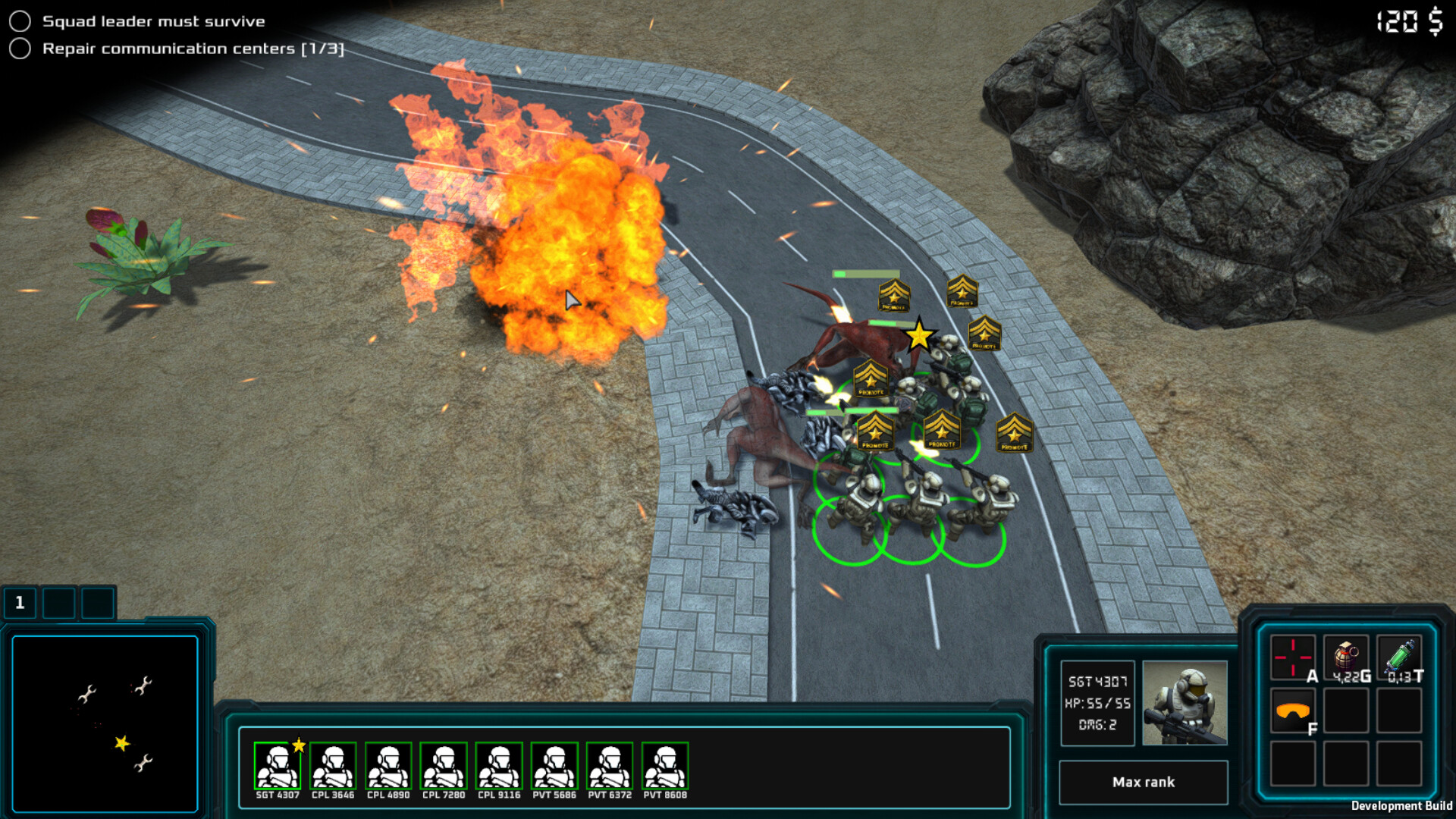Click the minimap panel
Viewport: 1456px width, 819px height.
(105, 724)
